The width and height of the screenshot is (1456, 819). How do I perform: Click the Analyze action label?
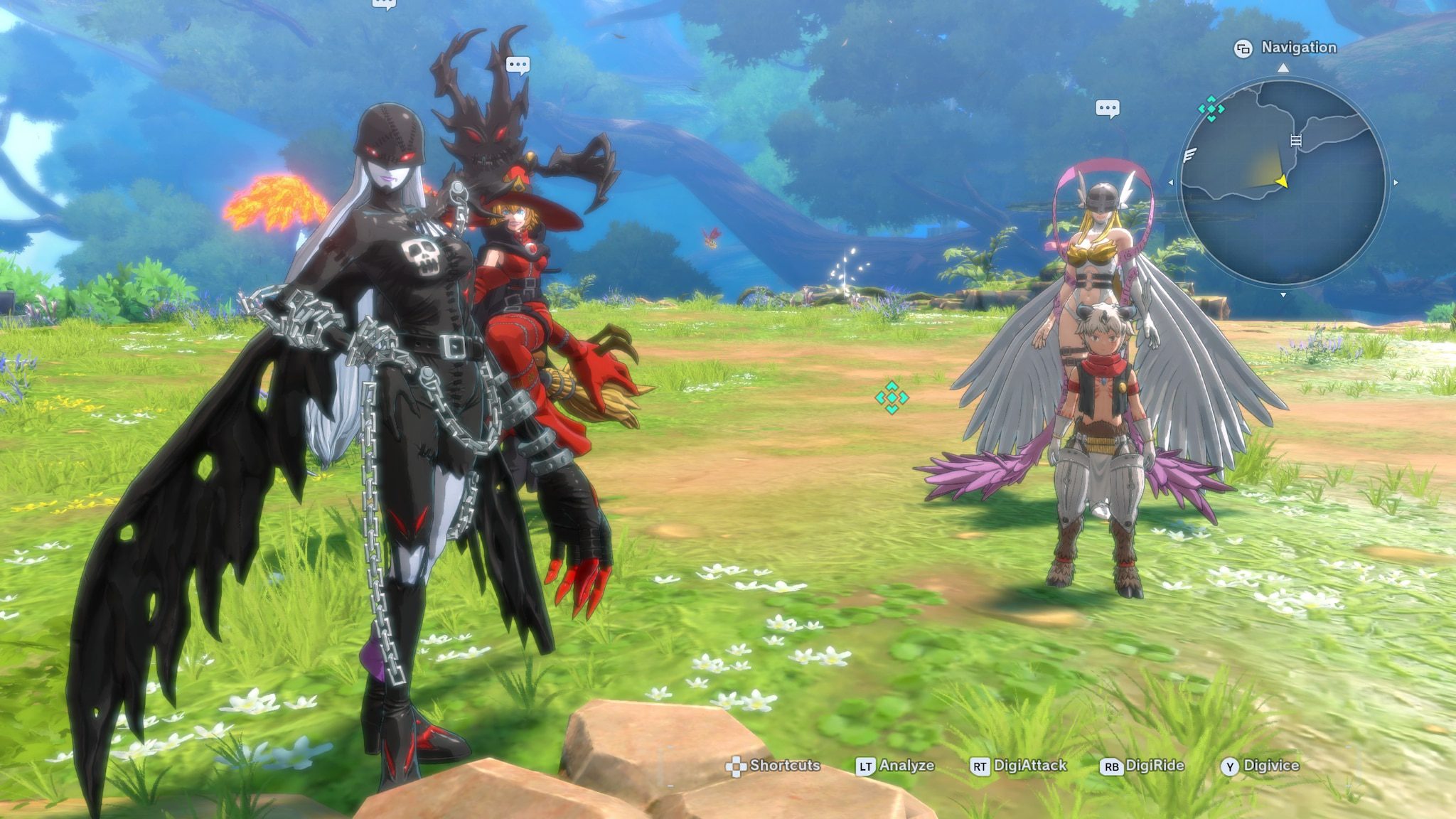tap(908, 766)
